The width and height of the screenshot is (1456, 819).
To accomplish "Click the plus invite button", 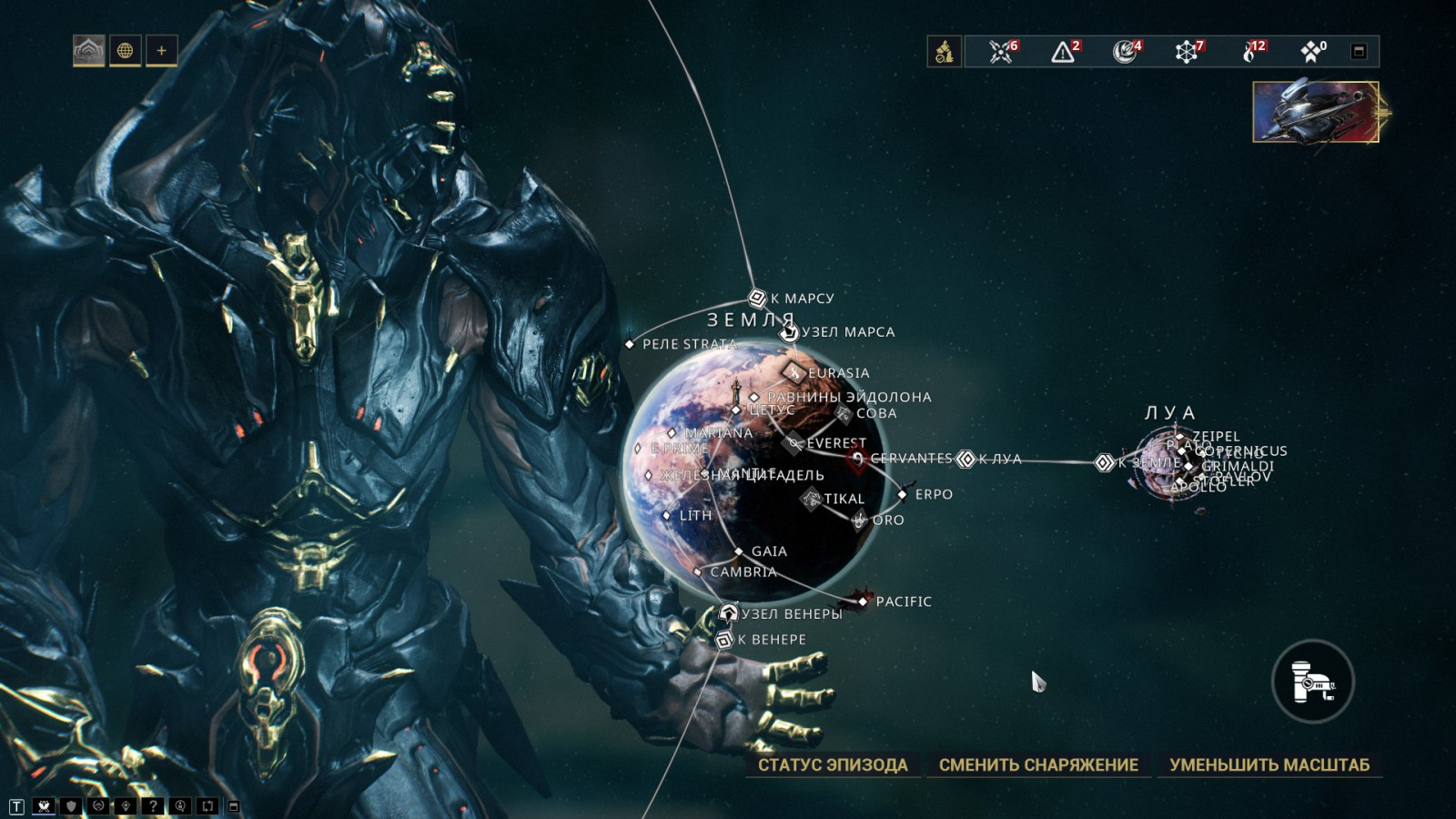I will click(162, 51).
